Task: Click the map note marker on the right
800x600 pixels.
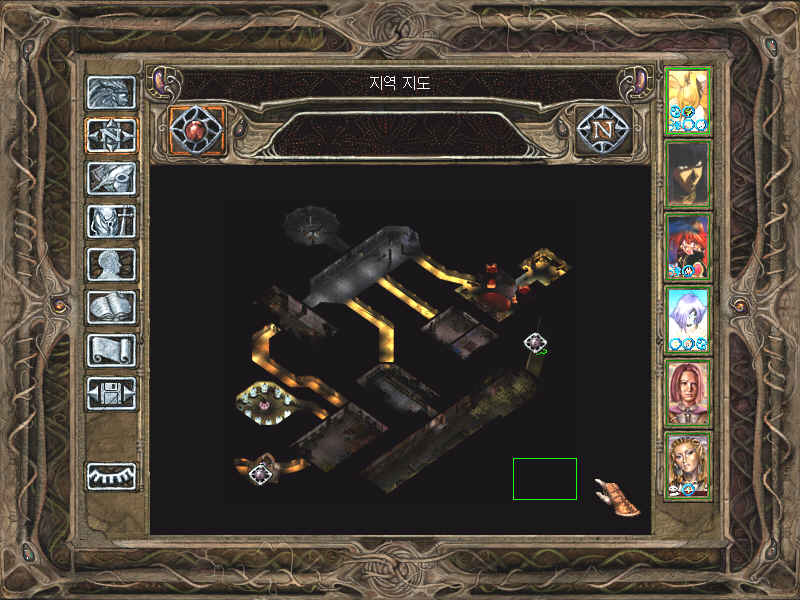Action: pos(536,343)
